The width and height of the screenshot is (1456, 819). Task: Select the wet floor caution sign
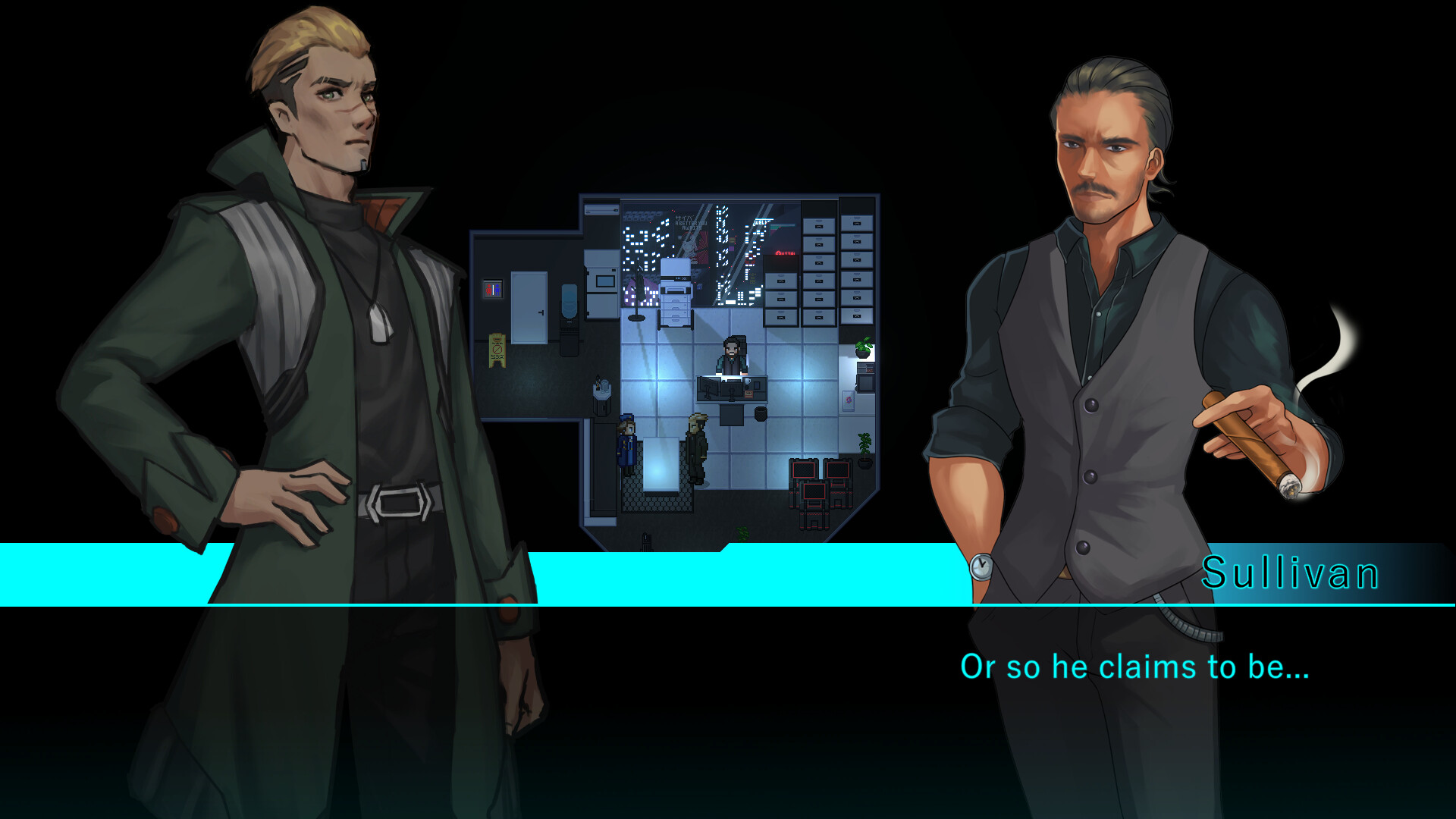pyautogui.click(x=497, y=350)
